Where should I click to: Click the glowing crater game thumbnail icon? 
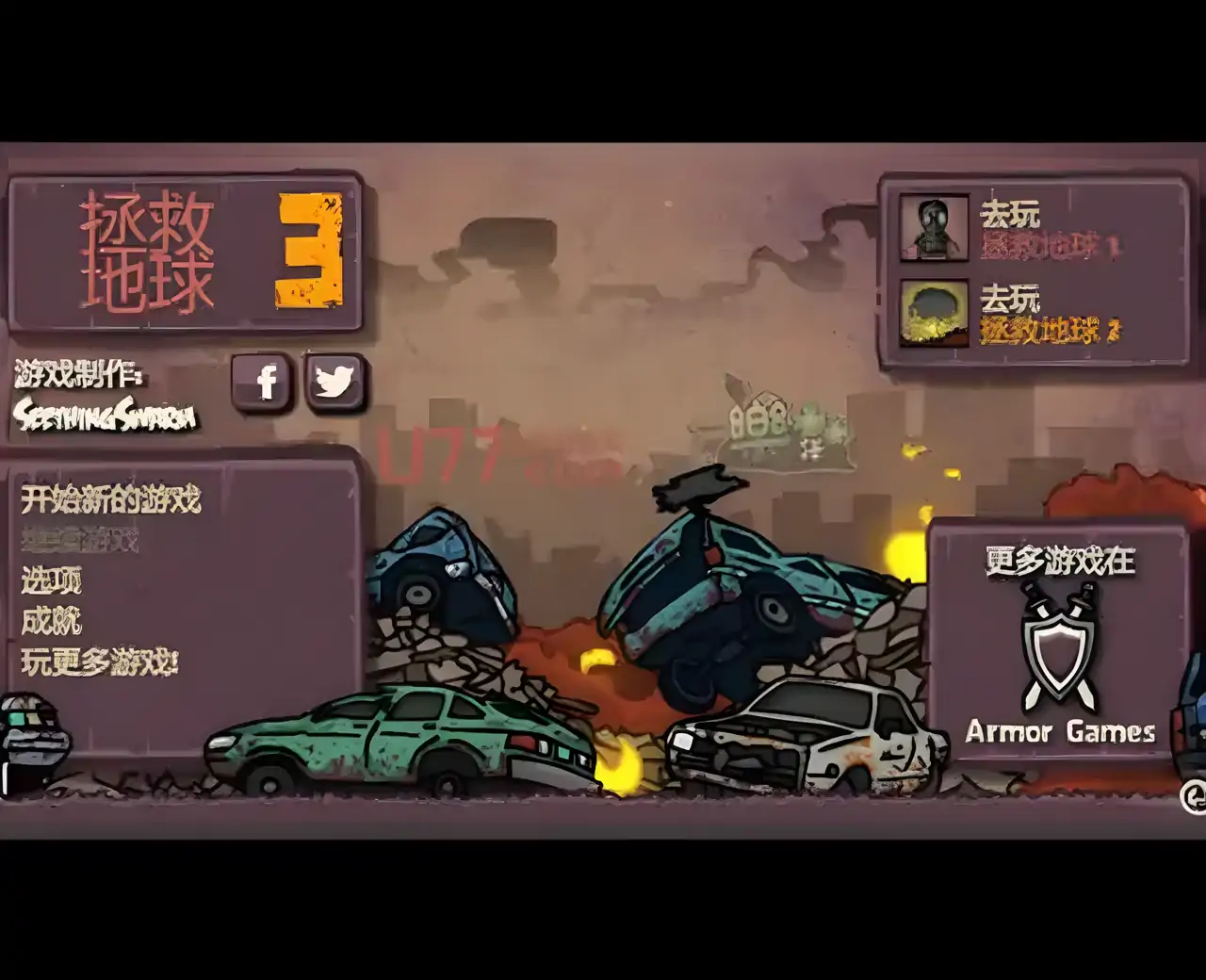click(x=933, y=313)
